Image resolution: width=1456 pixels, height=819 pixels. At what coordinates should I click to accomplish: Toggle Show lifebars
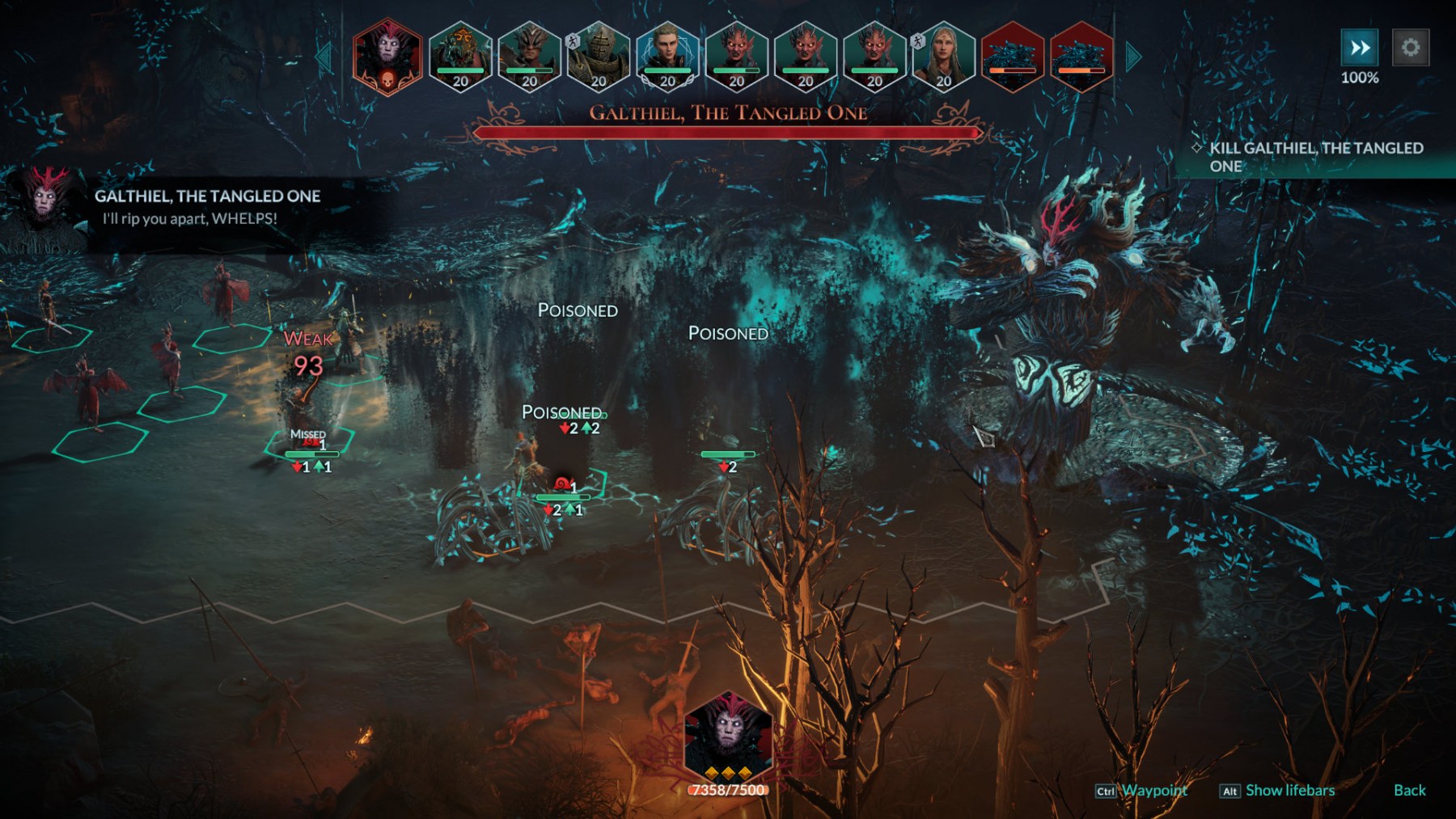coord(1289,791)
